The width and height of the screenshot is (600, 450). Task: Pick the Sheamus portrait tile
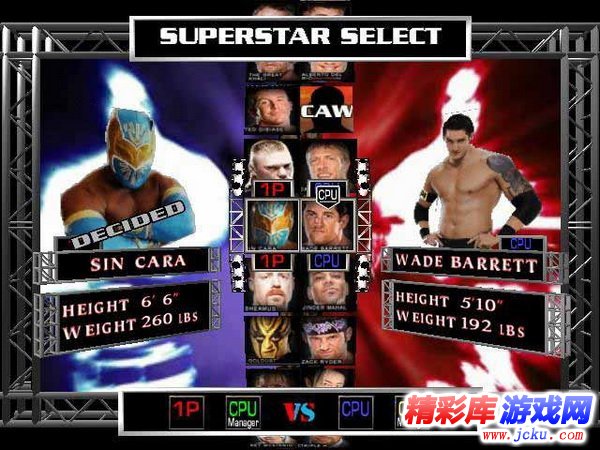click(271, 283)
